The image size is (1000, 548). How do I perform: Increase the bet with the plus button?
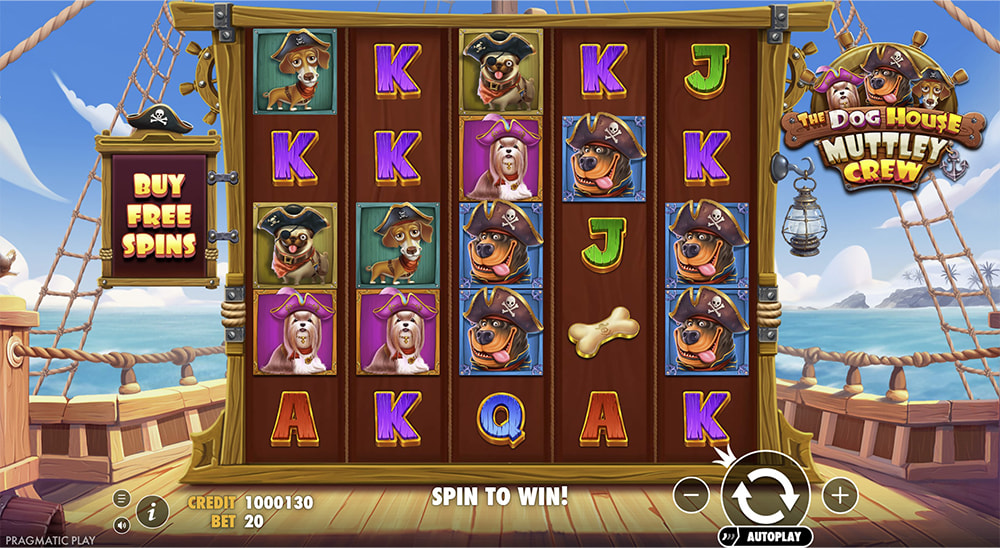pos(840,493)
